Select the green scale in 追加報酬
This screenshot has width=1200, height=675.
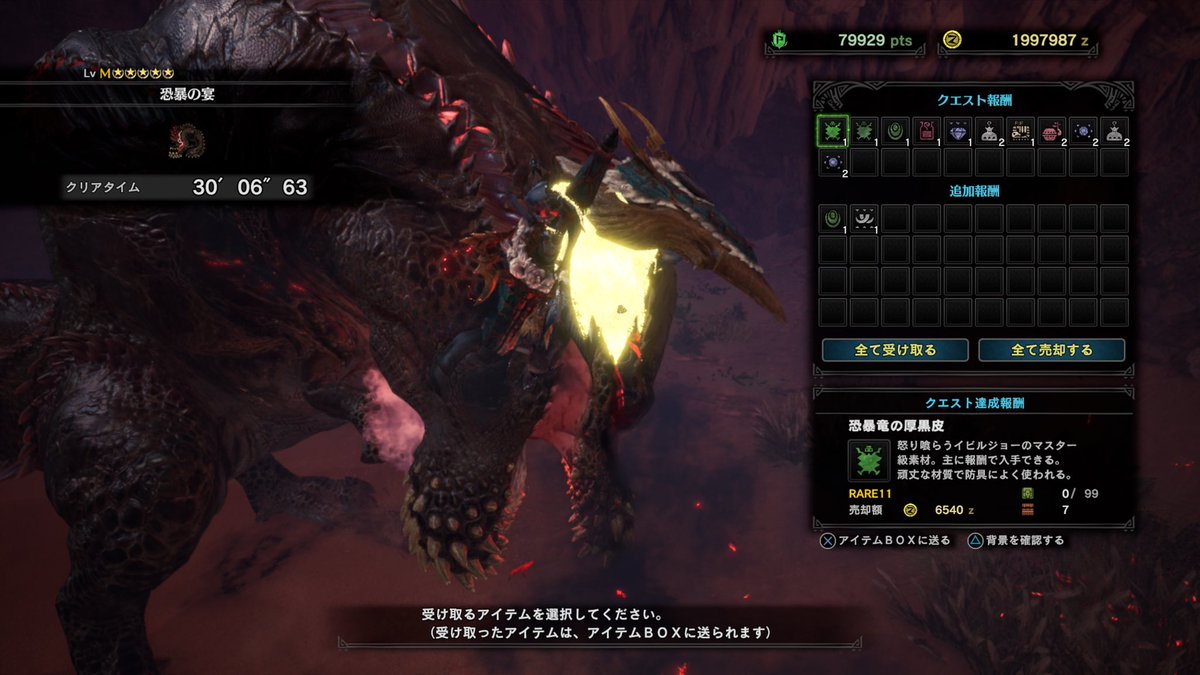[x=833, y=218]
